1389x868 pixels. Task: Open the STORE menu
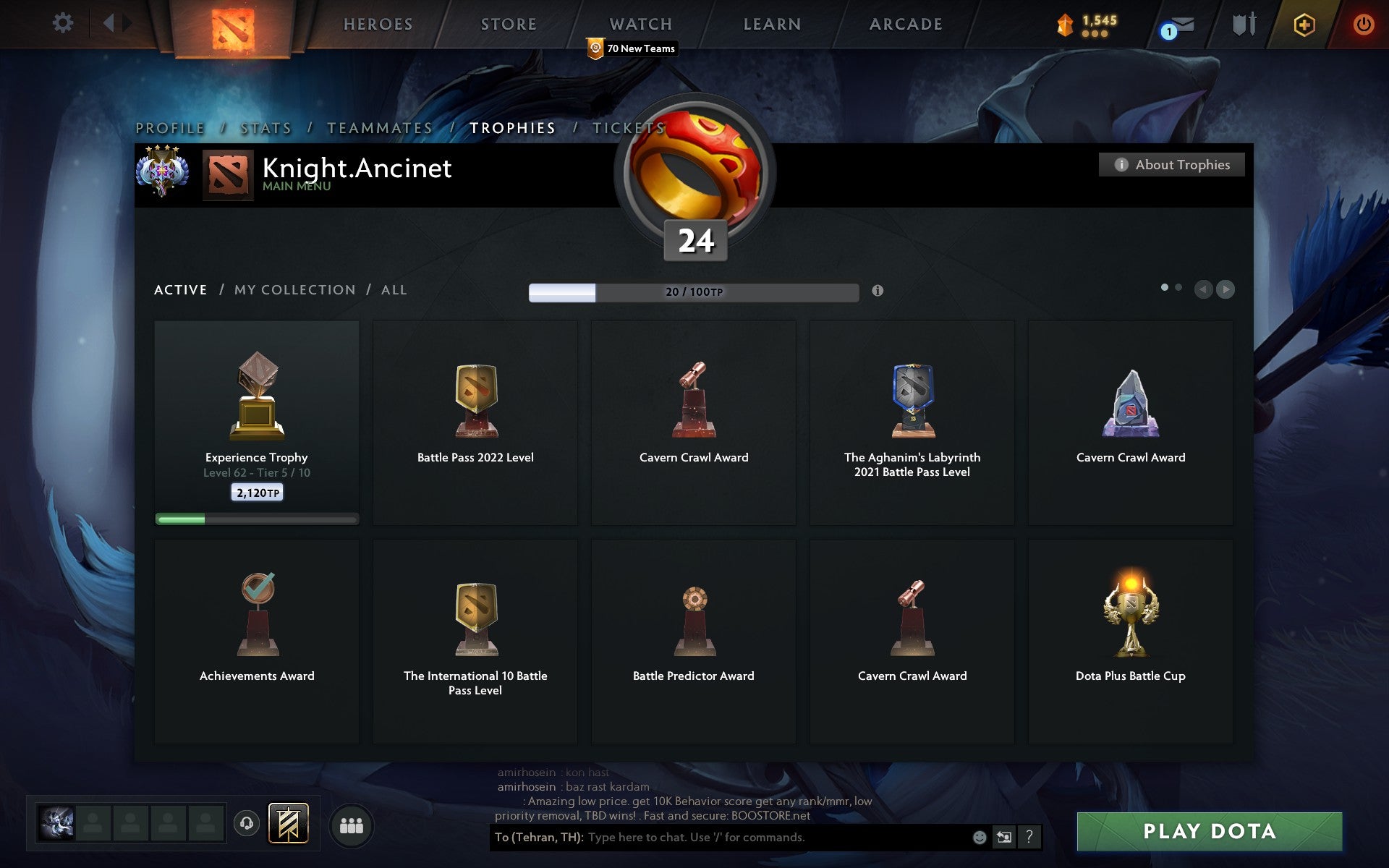pos(508,23)
